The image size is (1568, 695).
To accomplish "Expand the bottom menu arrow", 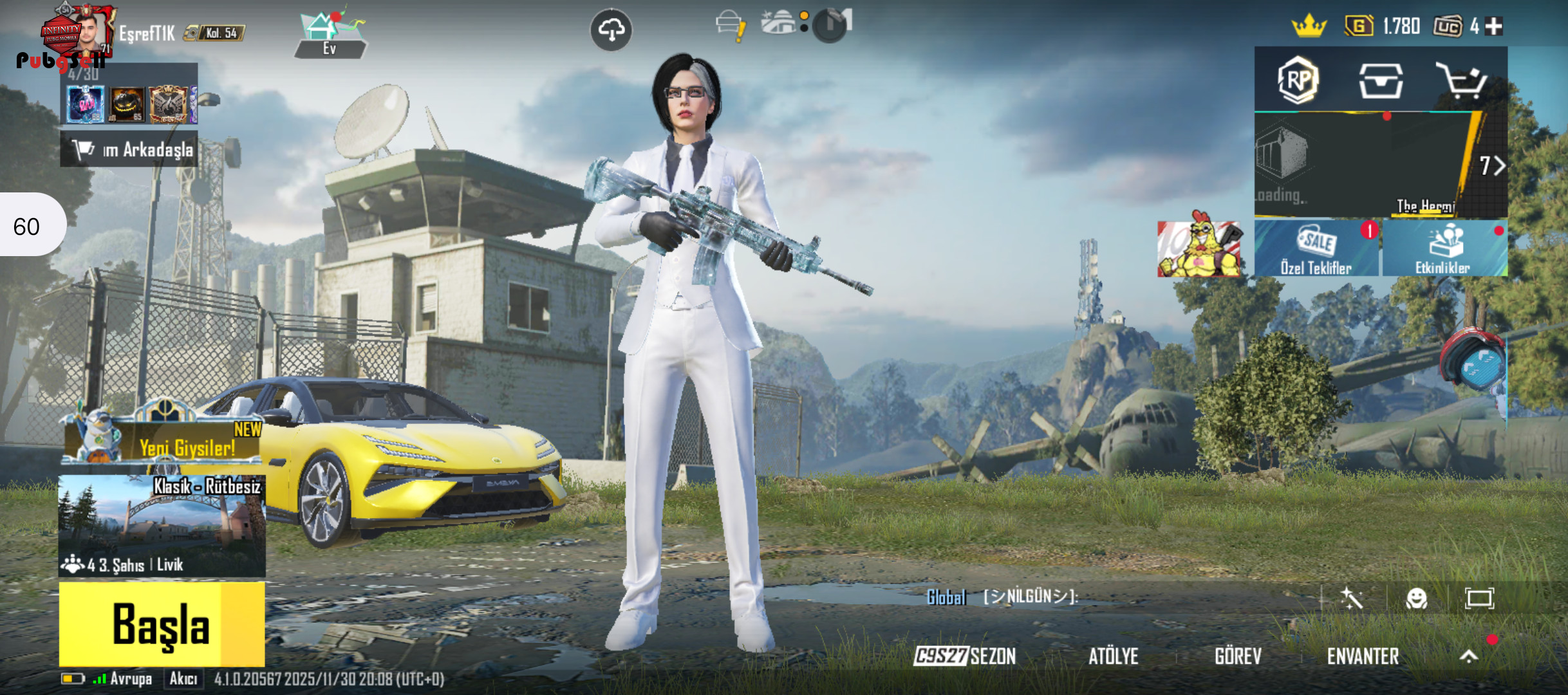I will pyautogui.click(x=1468, y=656).
